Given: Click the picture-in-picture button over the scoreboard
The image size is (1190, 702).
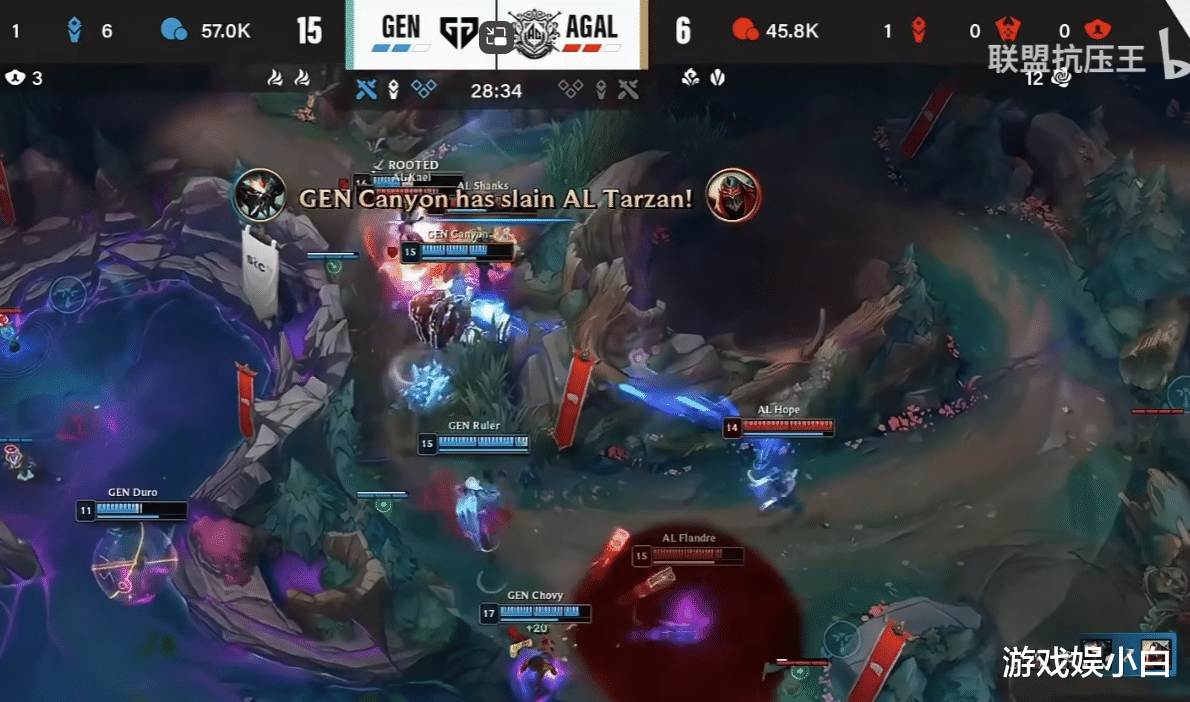Looking at the screenshot, I should (x=496, y=37).
